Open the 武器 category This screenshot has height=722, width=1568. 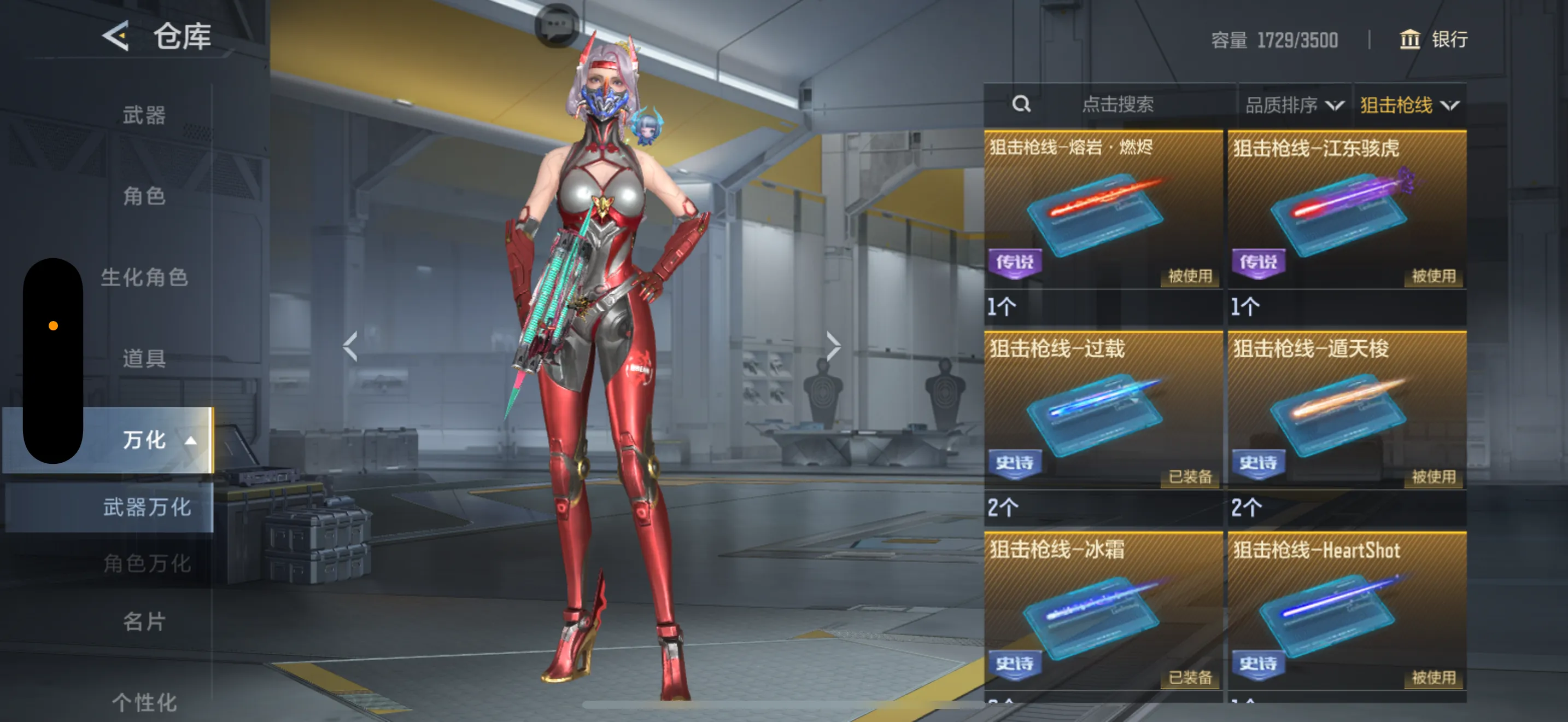click(x=144, y=115)
